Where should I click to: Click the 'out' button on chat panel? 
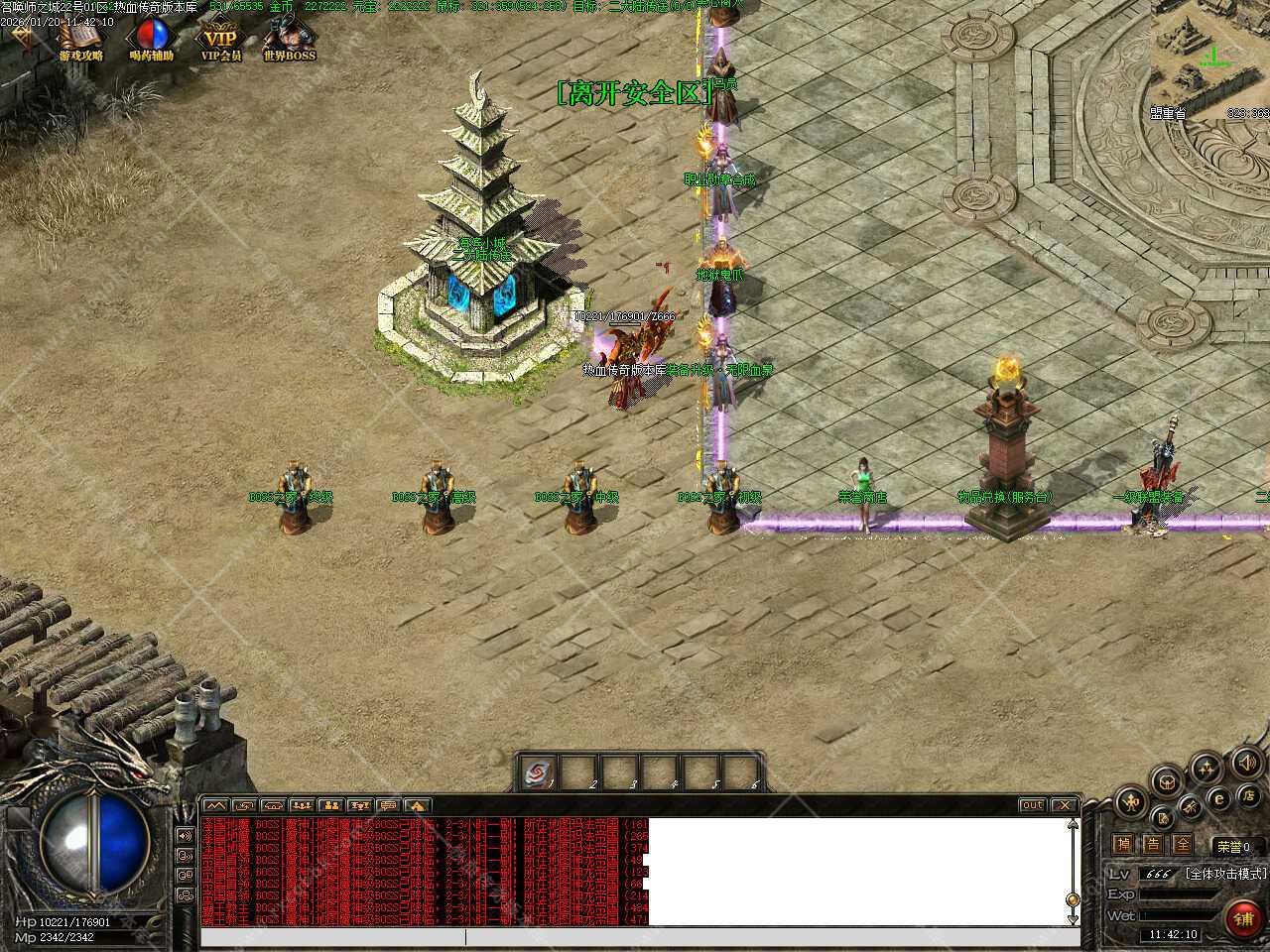click(x=1032, y=805)
